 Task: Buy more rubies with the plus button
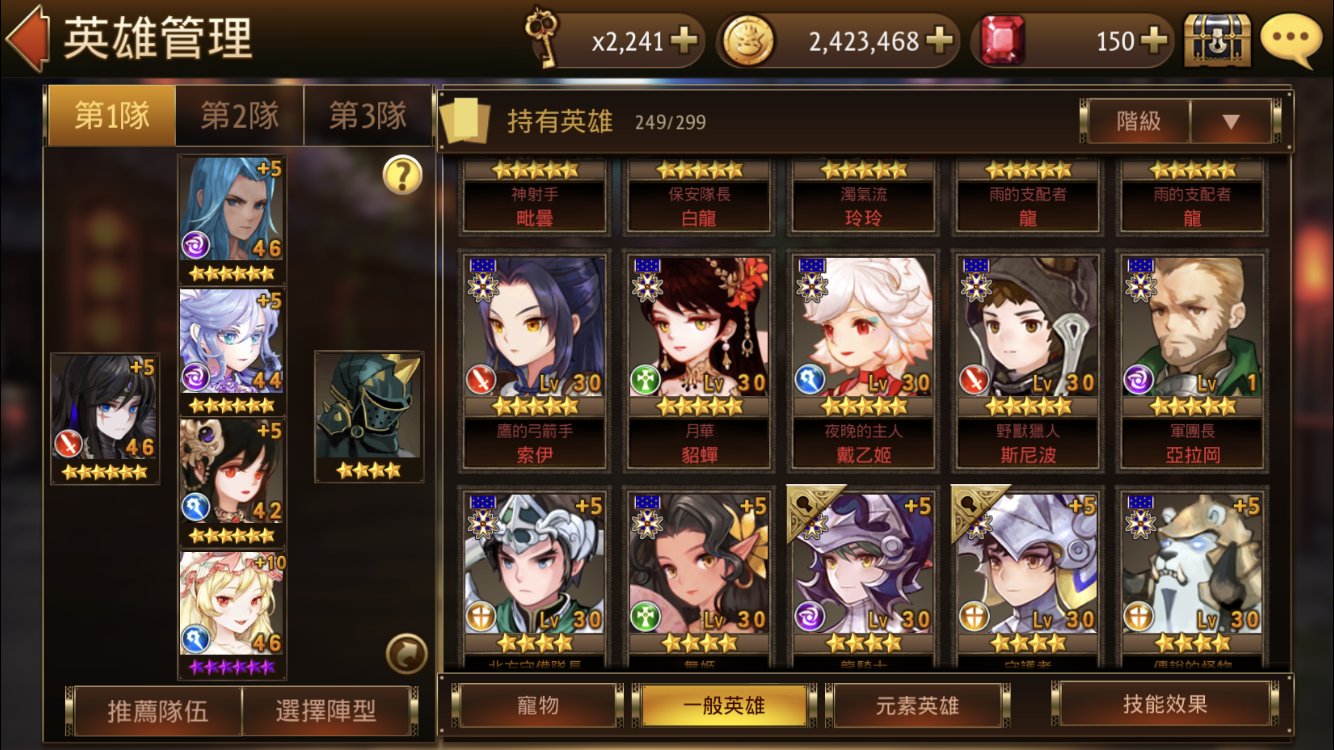pos(1153,40)
